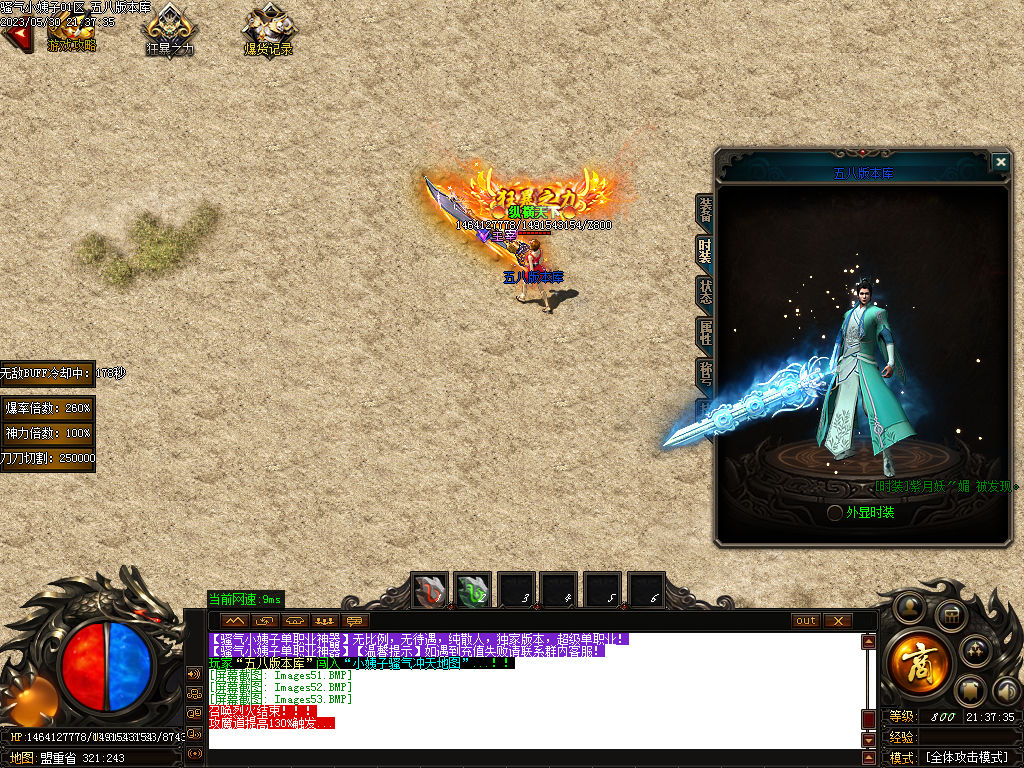Use the green item in hotbar slot 2
Screen dimensions: 1024x768
[473, 591]
